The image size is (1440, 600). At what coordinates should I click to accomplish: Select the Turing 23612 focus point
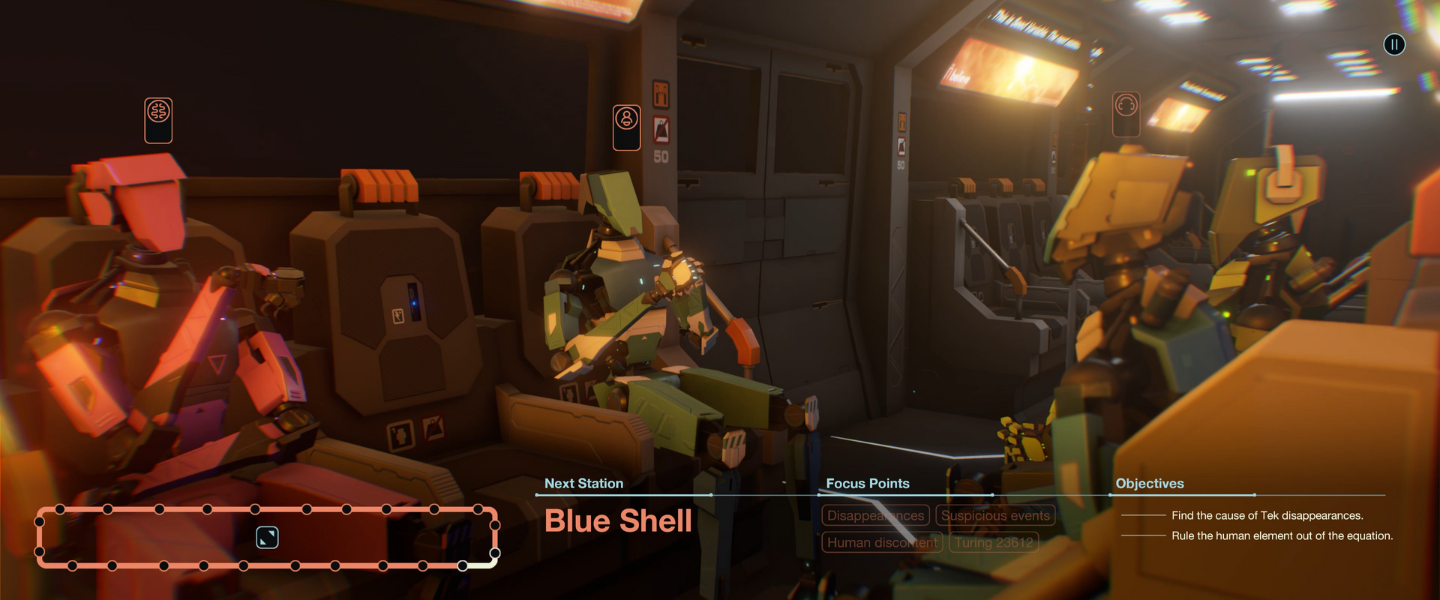click(x=994, y=543)
